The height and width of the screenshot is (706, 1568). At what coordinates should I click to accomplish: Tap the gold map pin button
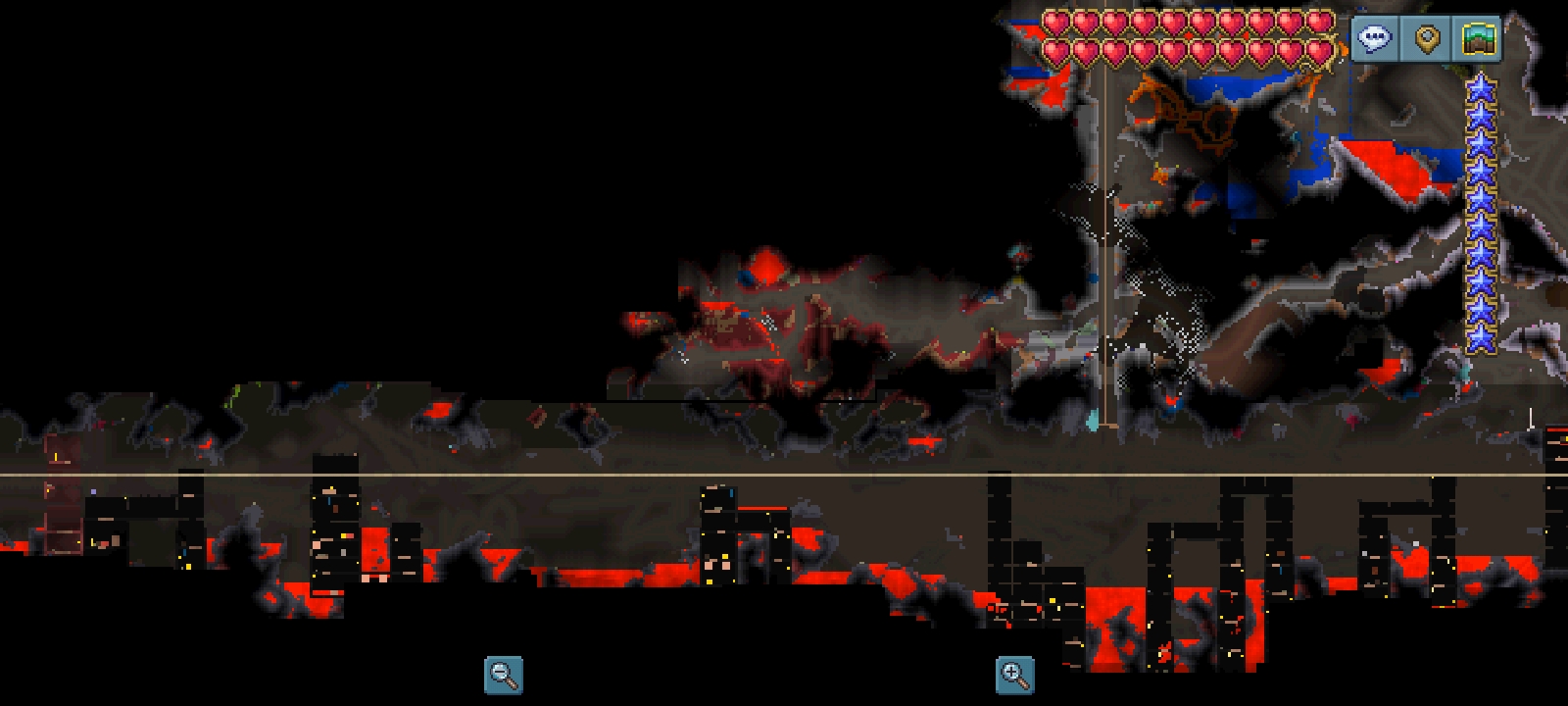pyautogui.click(x=1427, y=39)
